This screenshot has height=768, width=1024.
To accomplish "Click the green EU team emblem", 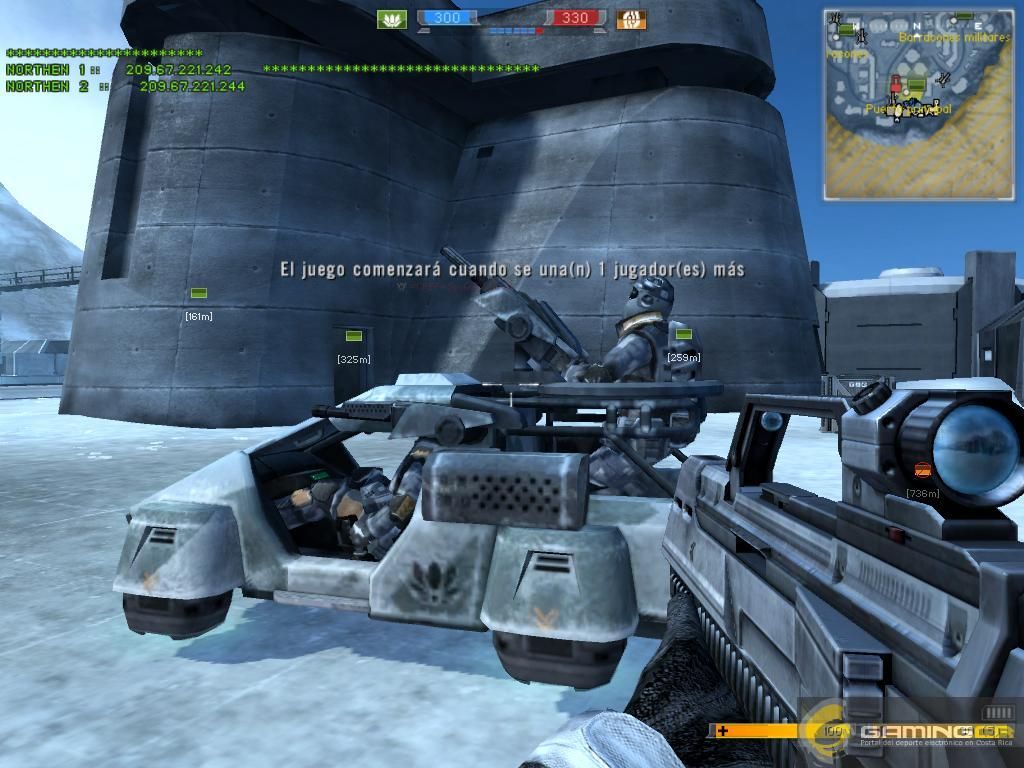I will [x=391, y=19].
